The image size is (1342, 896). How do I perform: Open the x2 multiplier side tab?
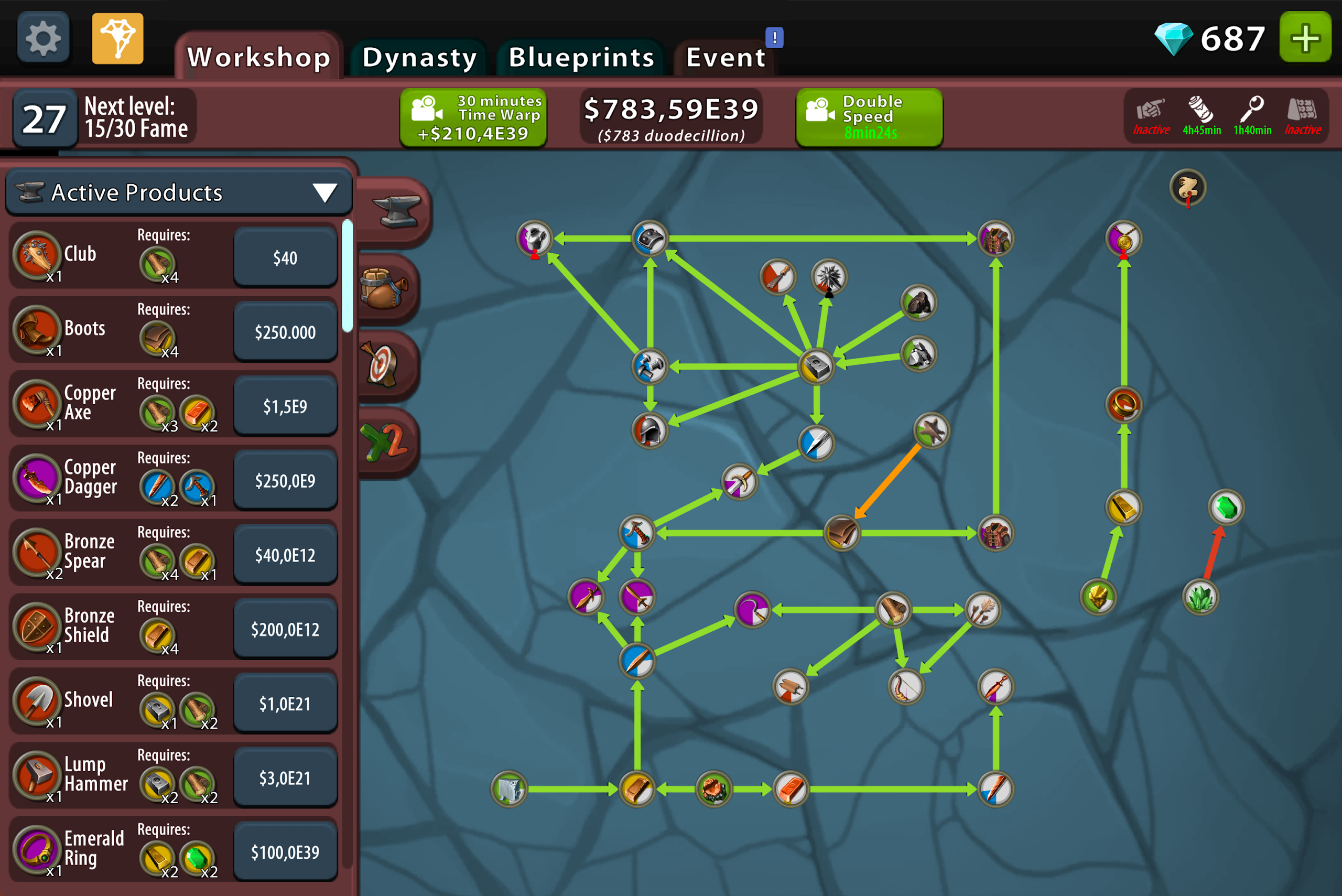coord(386,442)
